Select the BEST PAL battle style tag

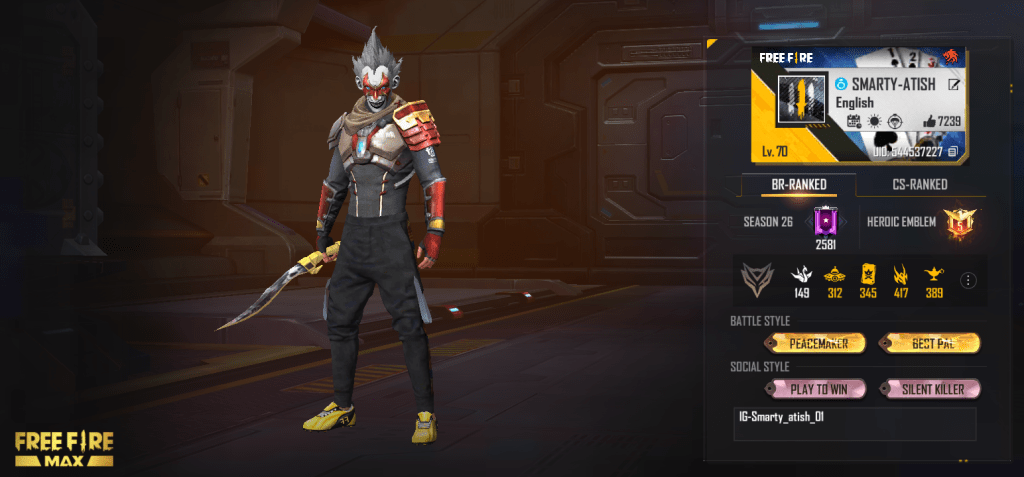pos(929,343)
